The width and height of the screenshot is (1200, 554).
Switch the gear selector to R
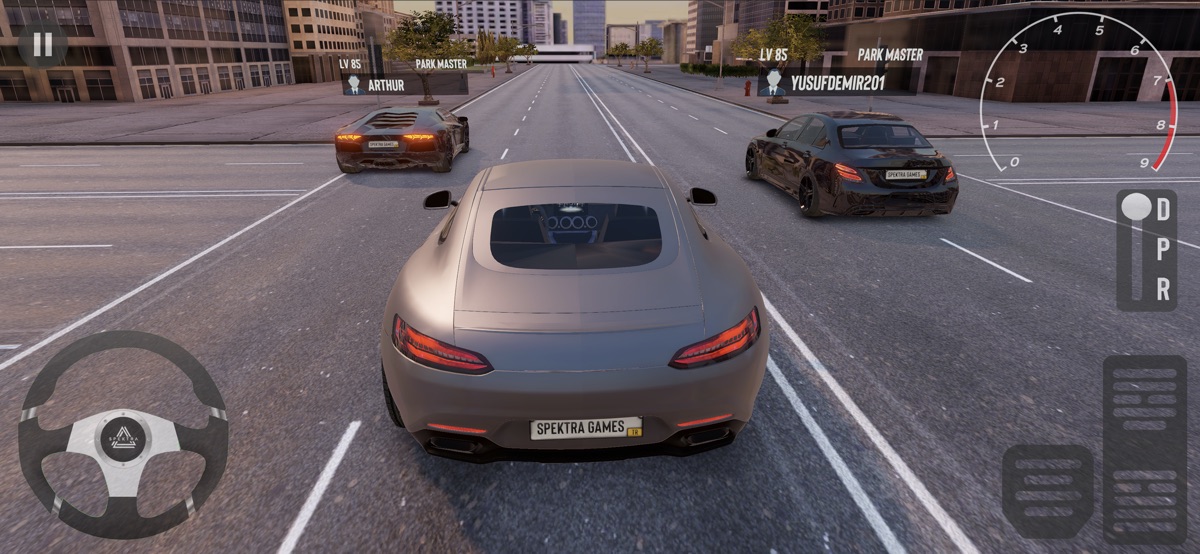pyautogui.click(x=1163, y=289)
